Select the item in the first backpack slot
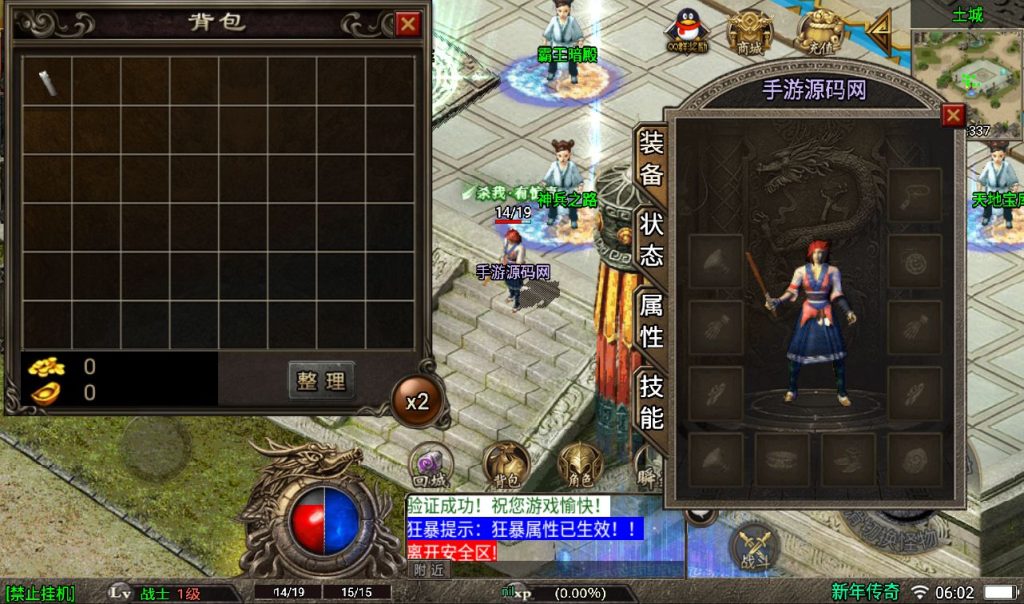The image size is (1024, 604). click(47, 81)
